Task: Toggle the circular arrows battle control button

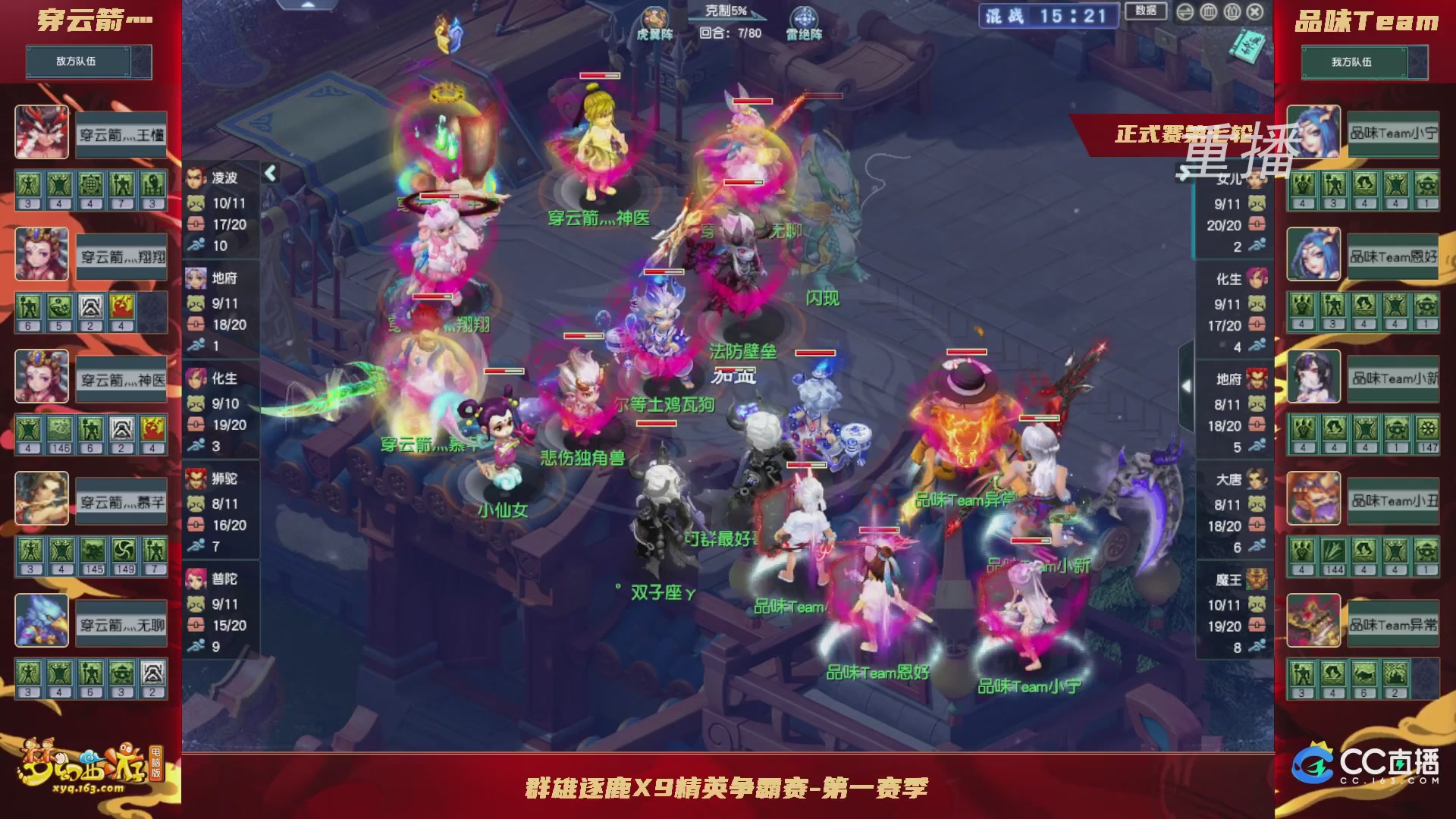Action: pyautogui.click(x=1185, y=12)
